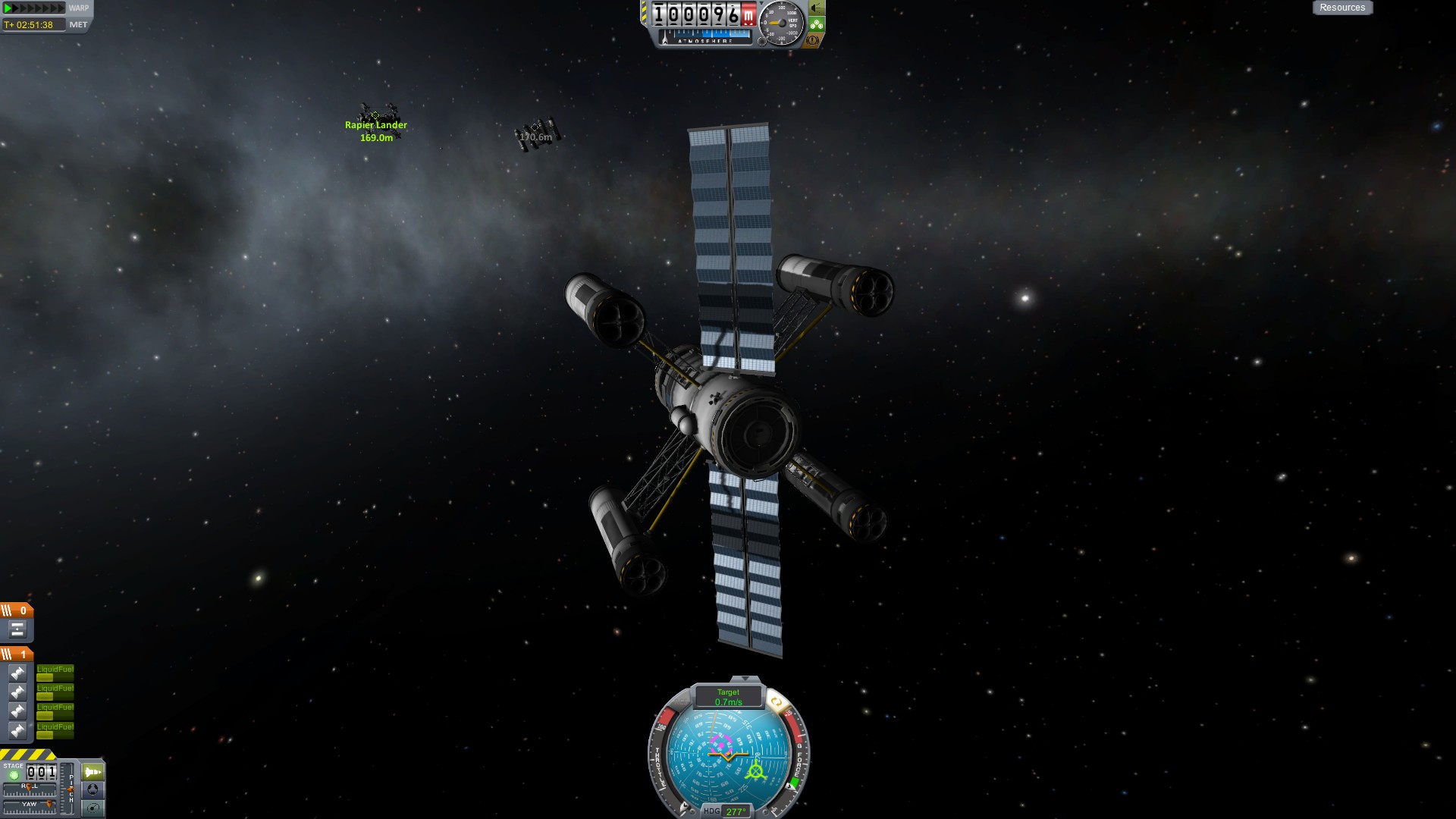The image size is (1456, 819).
Task: Toggle the lights button by the altimeter
Action: (816, 8)
